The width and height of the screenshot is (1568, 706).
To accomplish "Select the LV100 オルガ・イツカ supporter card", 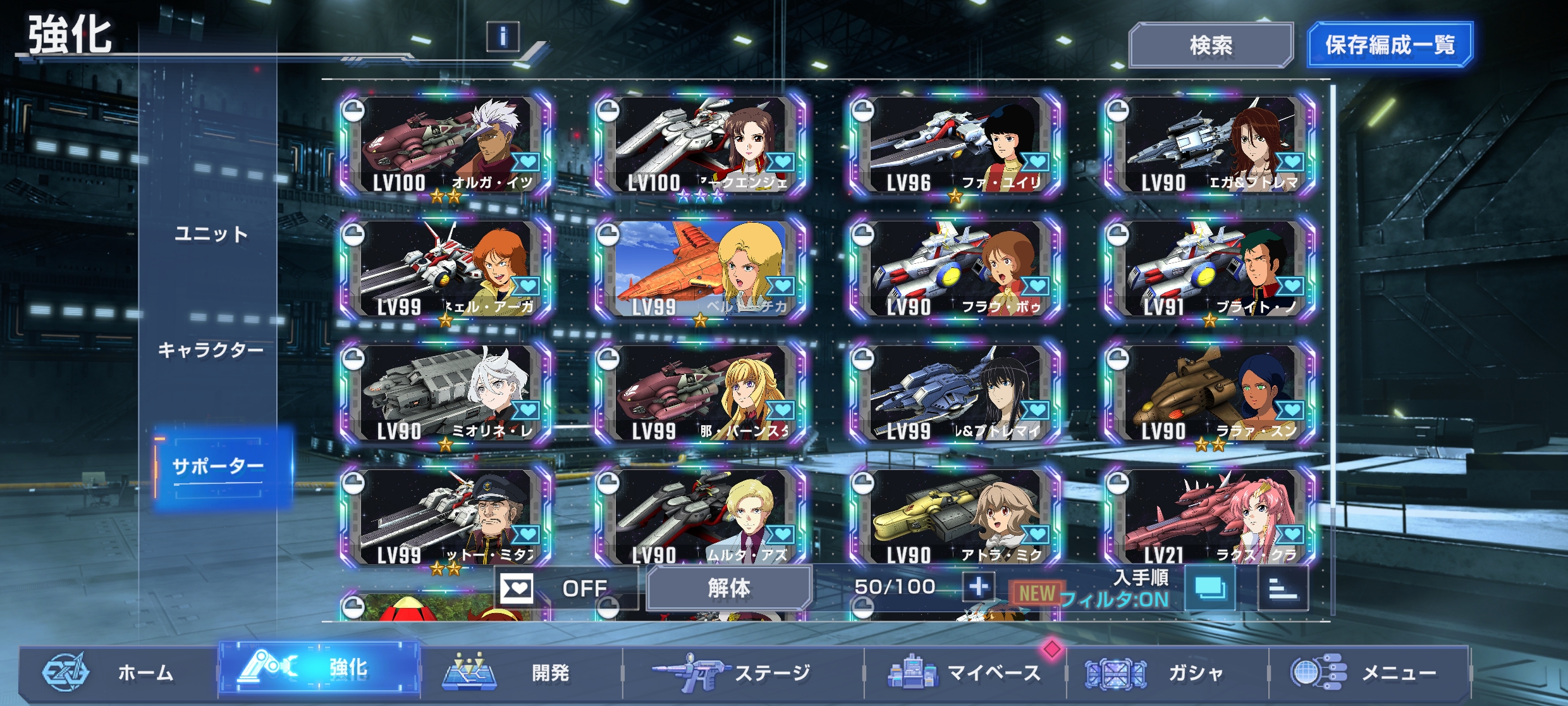I will 447,146.
